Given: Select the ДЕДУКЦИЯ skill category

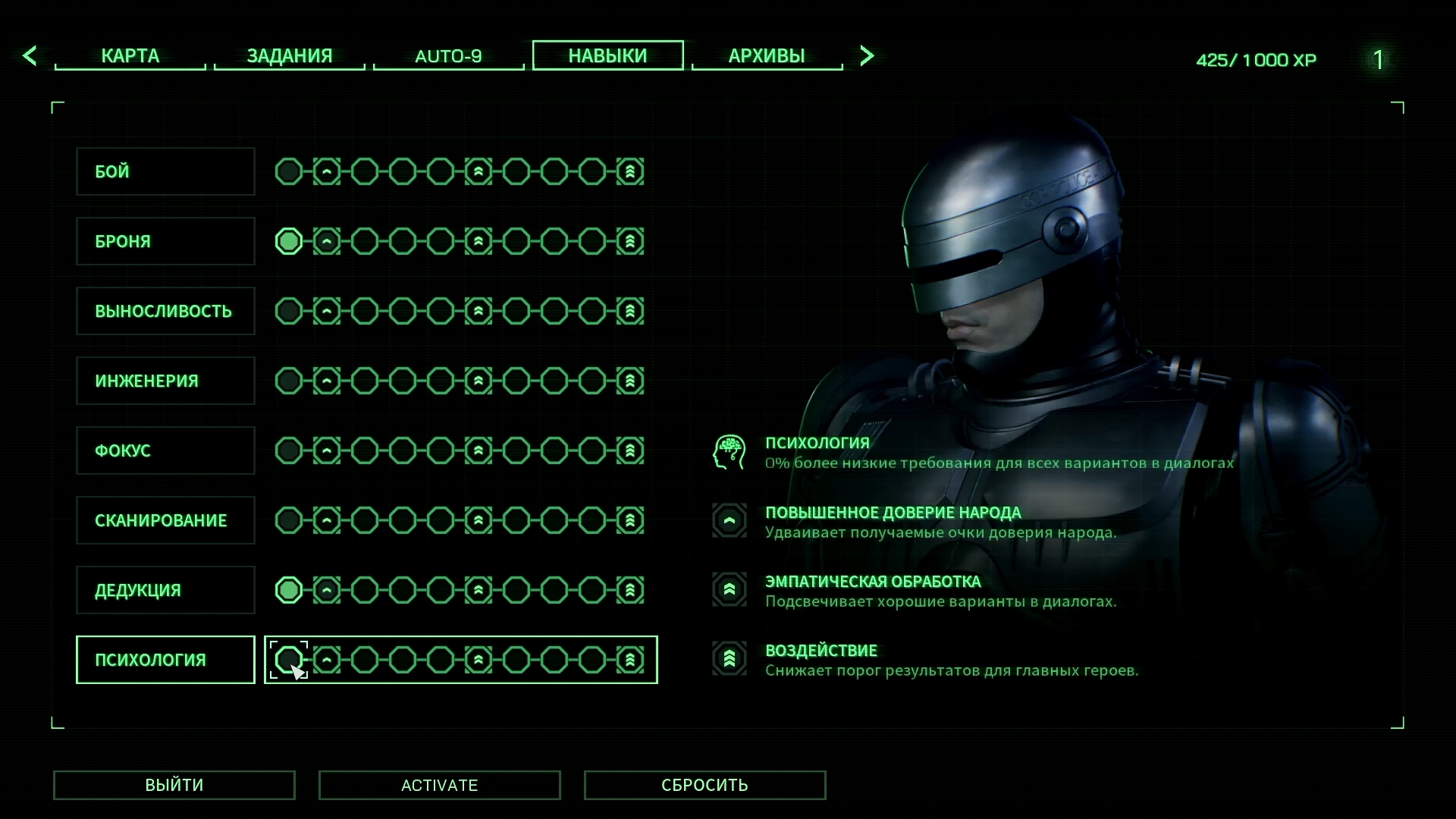Looking at the screenshot, I should click(165, 590).
